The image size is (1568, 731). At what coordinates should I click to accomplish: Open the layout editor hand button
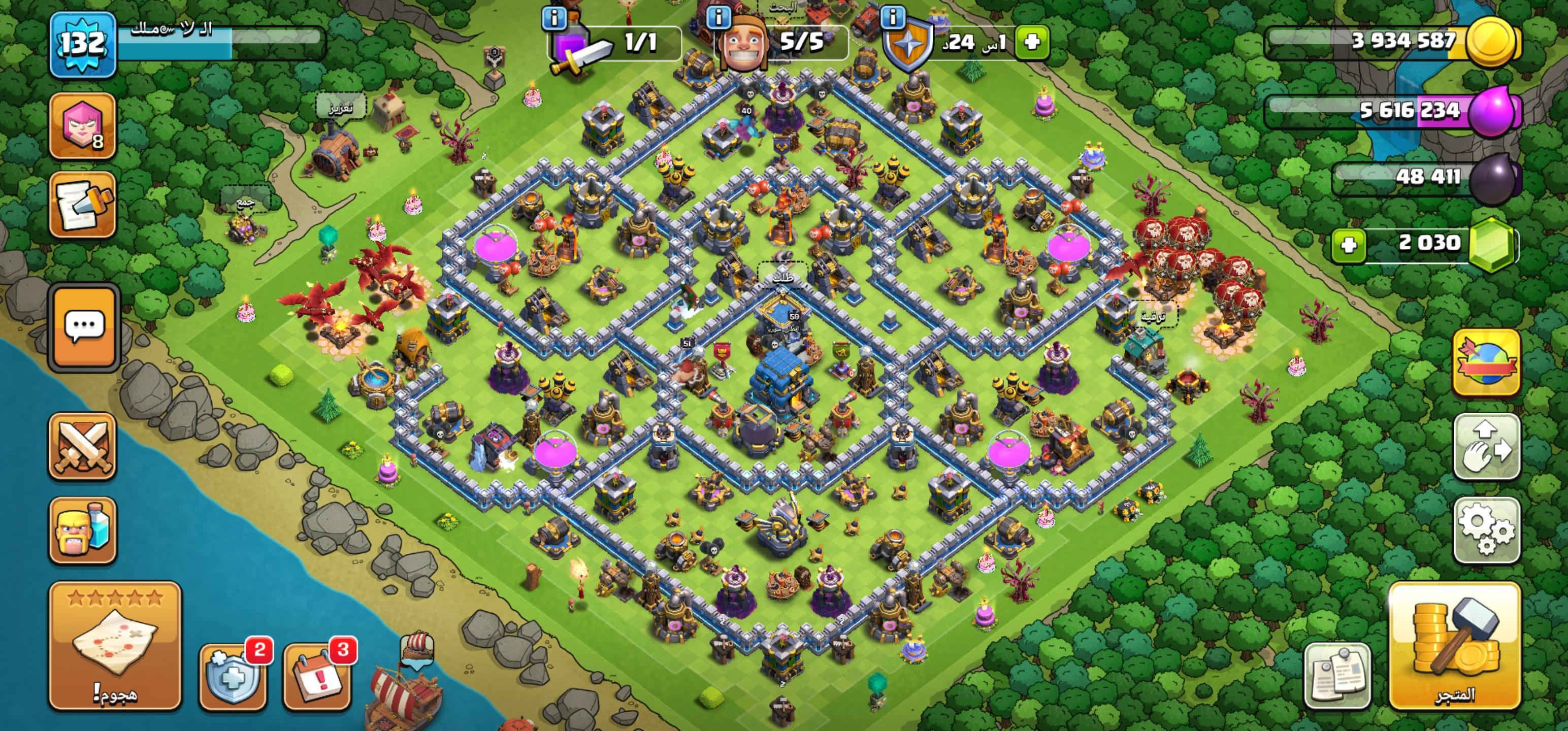click(x=1486, y=446)
